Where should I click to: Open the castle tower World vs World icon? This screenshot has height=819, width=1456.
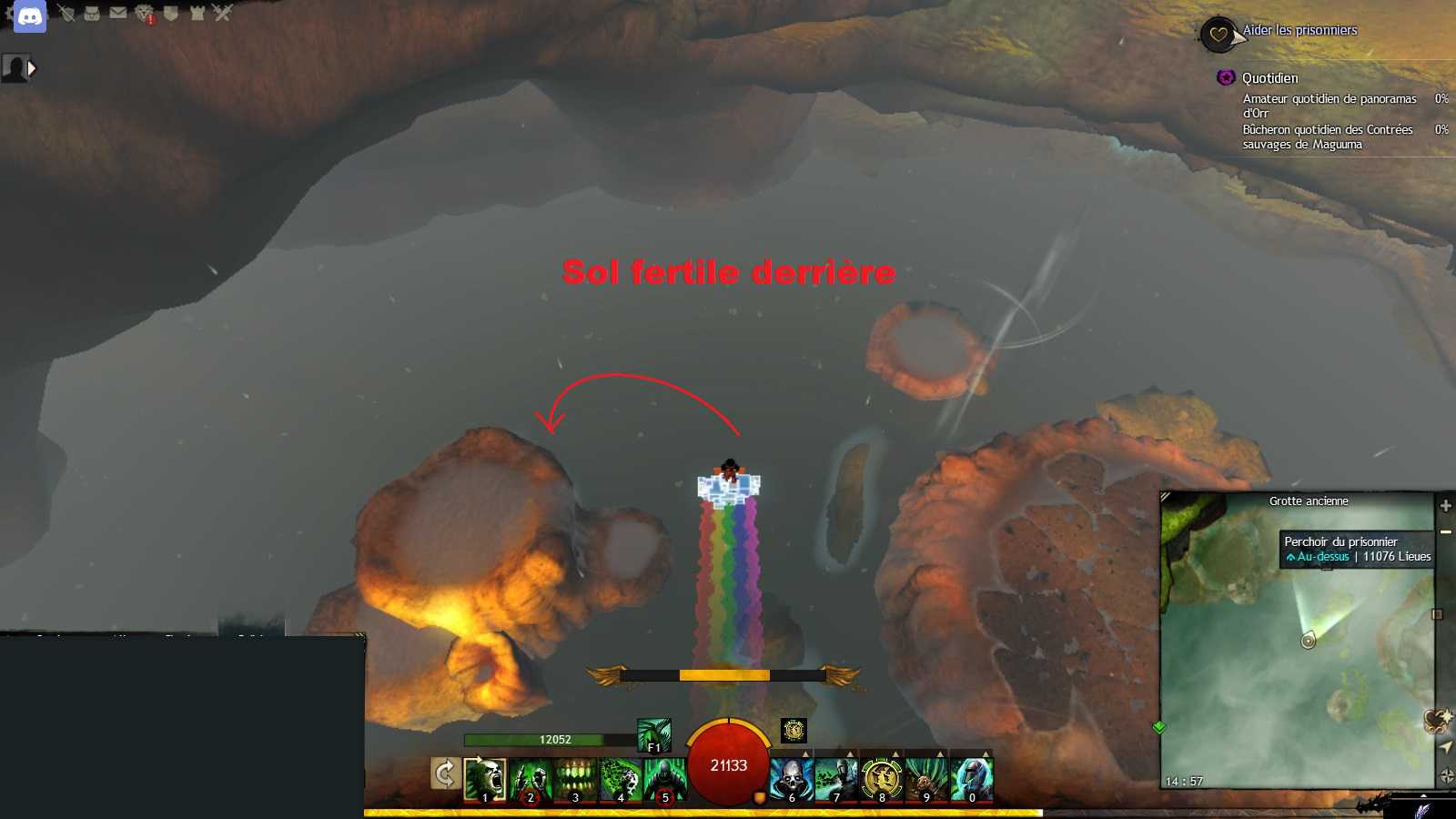(197, 13)
